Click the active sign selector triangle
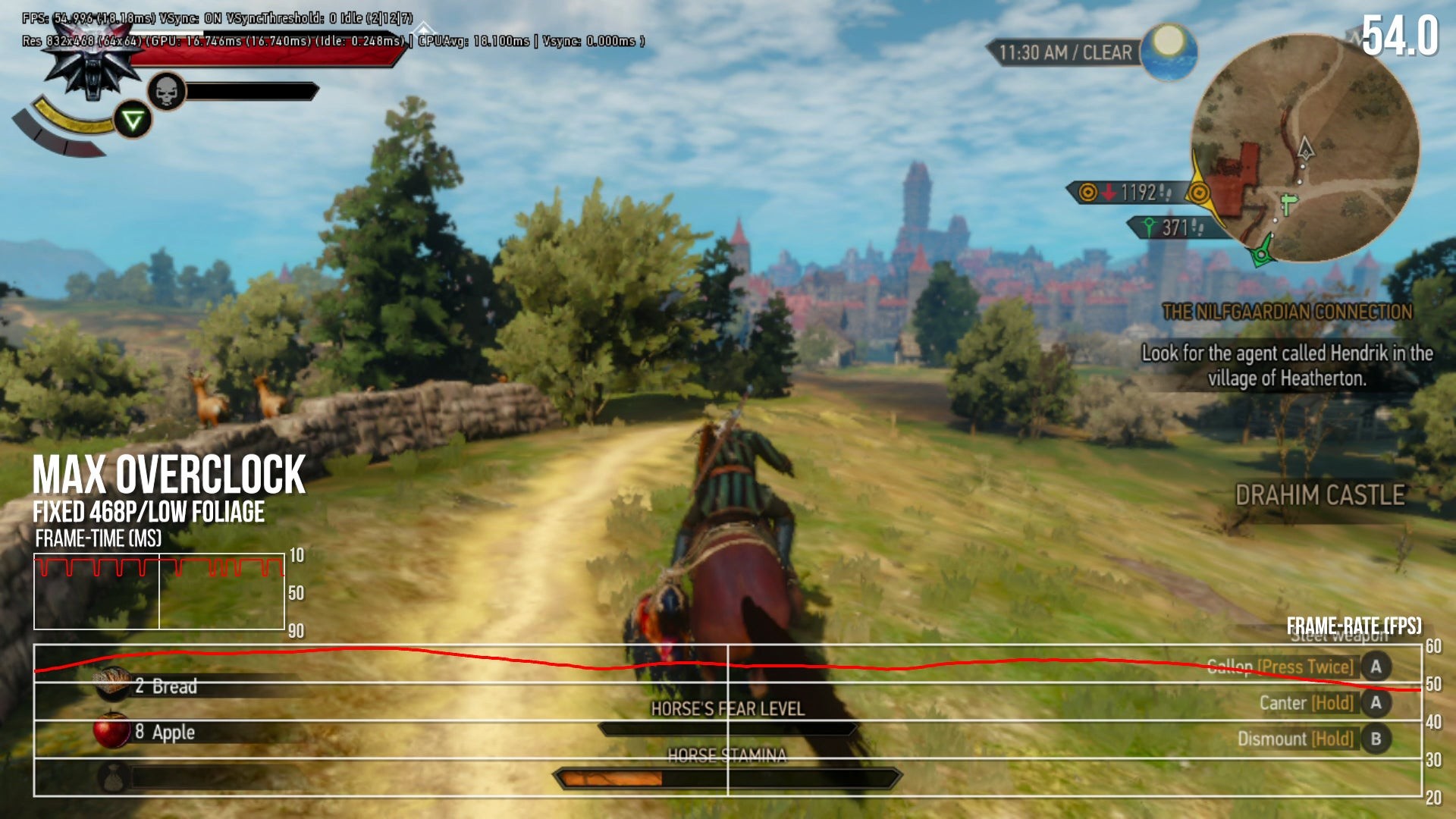This screenshot has width=1456, height=819. click(x=133, y=120)
